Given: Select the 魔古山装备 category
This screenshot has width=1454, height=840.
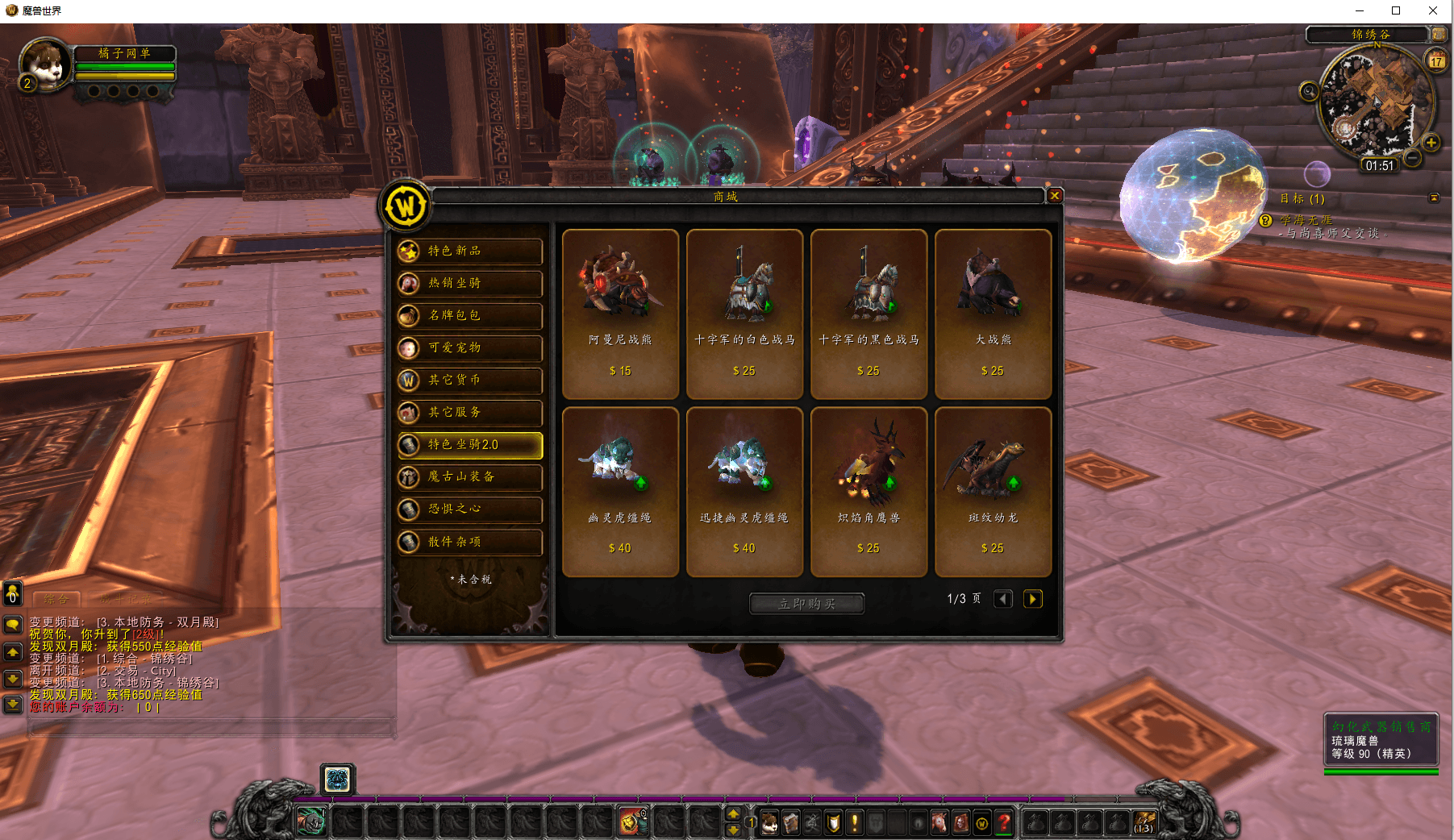Looking at the screenshot, I should (x=470, y=477).
